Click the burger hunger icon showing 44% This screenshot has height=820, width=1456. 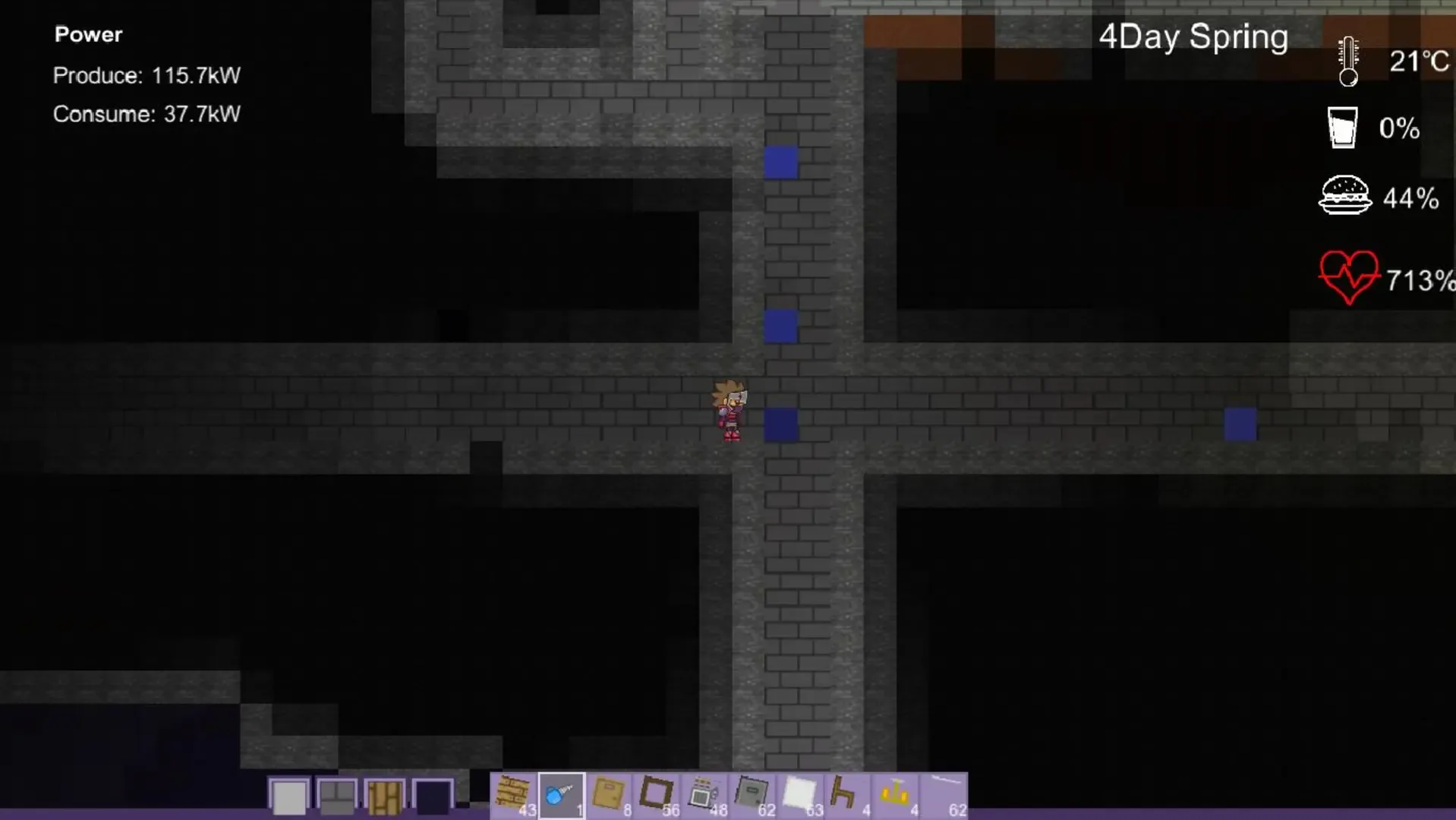1346,196
